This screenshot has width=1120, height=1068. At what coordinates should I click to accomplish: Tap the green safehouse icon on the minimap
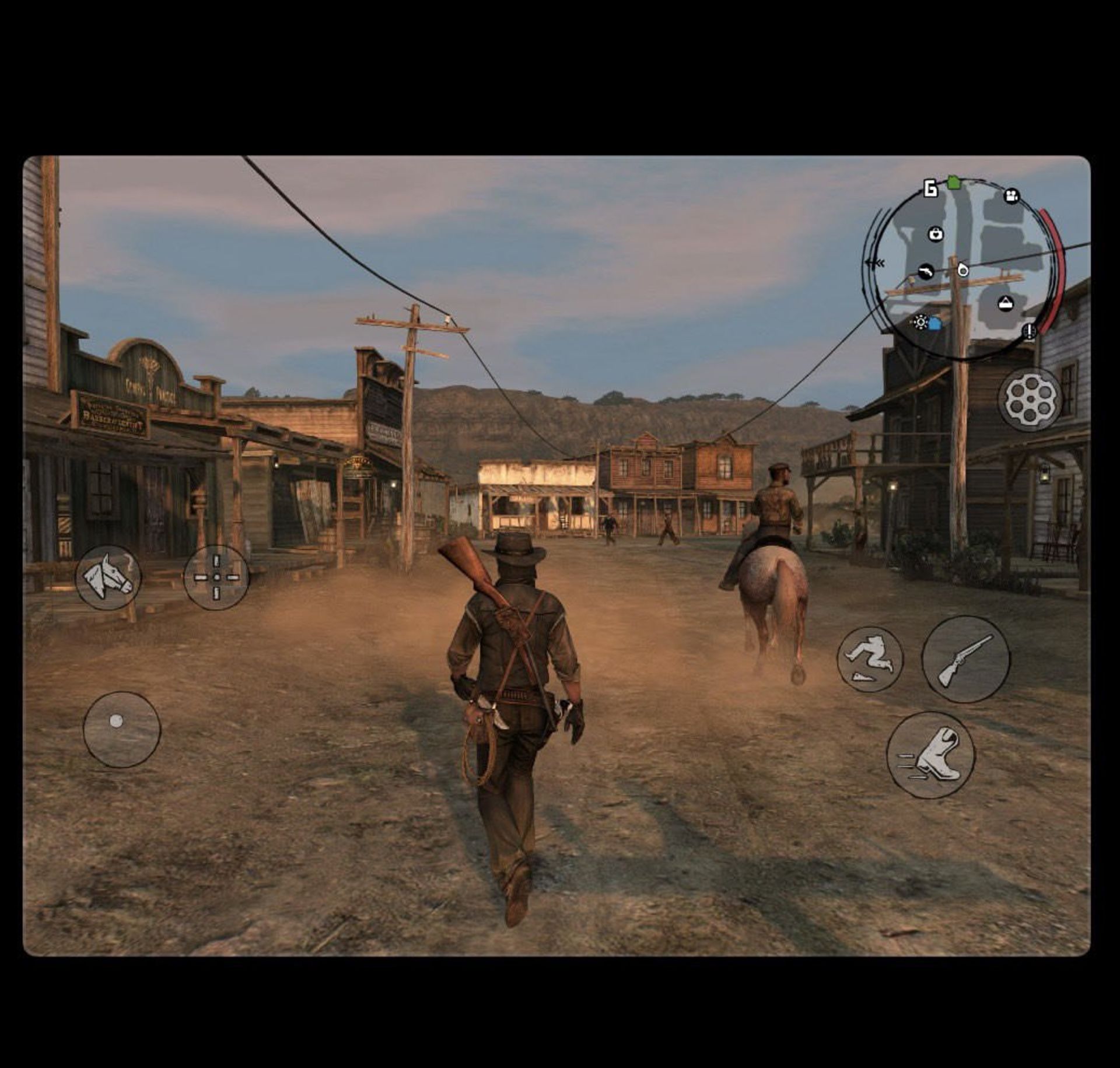point(954,182)
